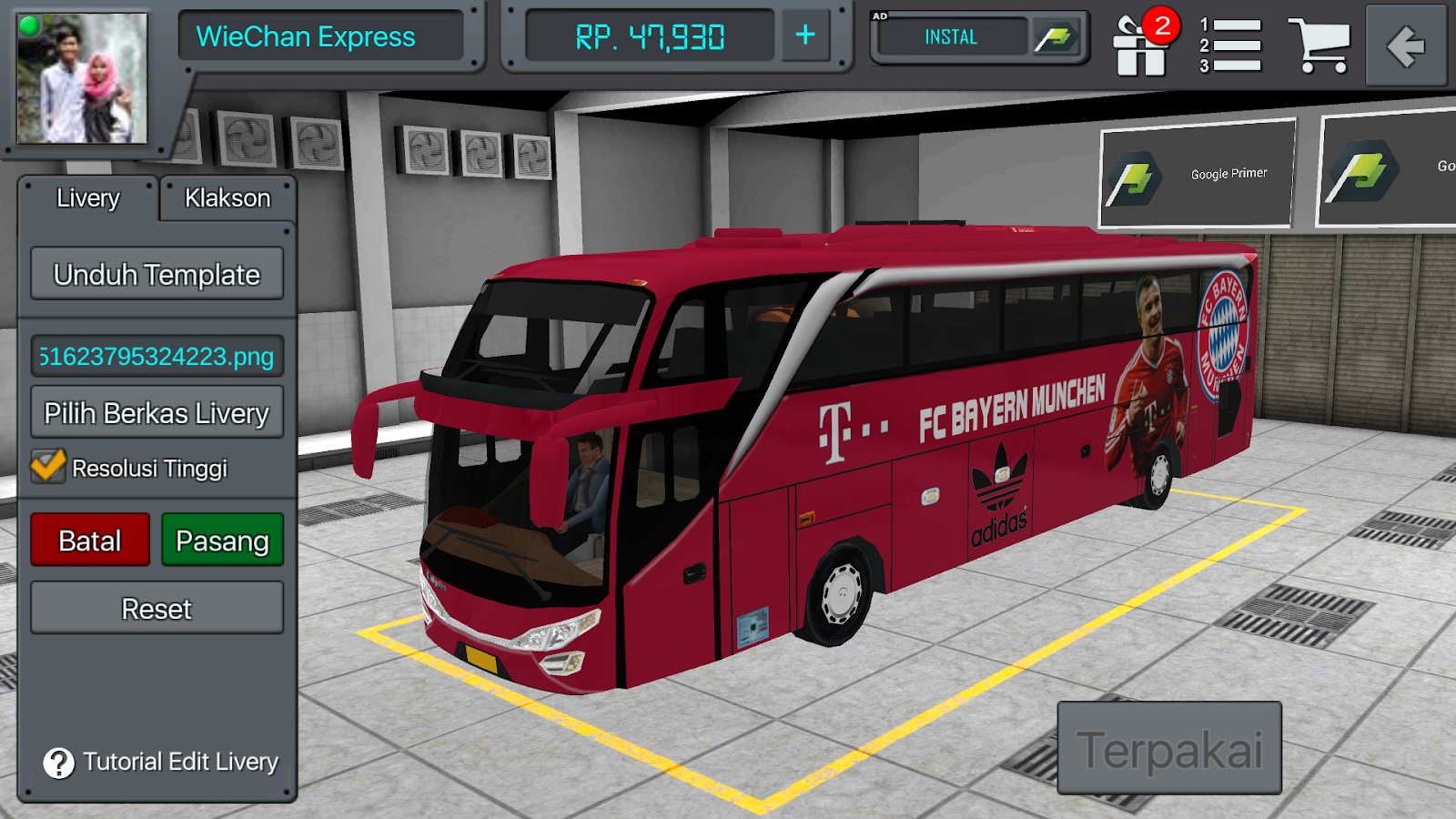Apply livery with the Pasang button
1456x819 pixels.
[x=222, y=540]
